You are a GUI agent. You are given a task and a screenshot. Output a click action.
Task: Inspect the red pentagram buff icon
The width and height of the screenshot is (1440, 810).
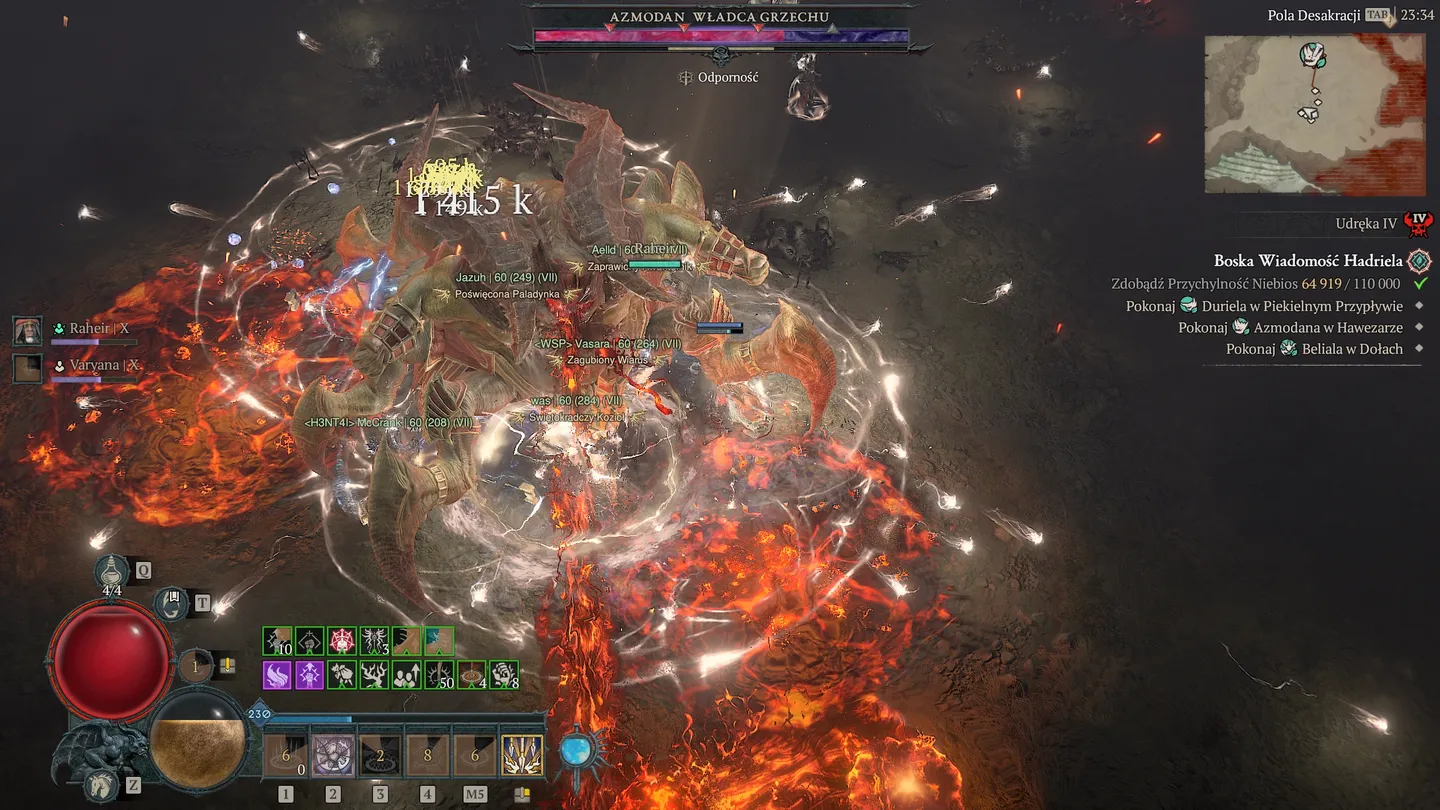click(342, 641)
